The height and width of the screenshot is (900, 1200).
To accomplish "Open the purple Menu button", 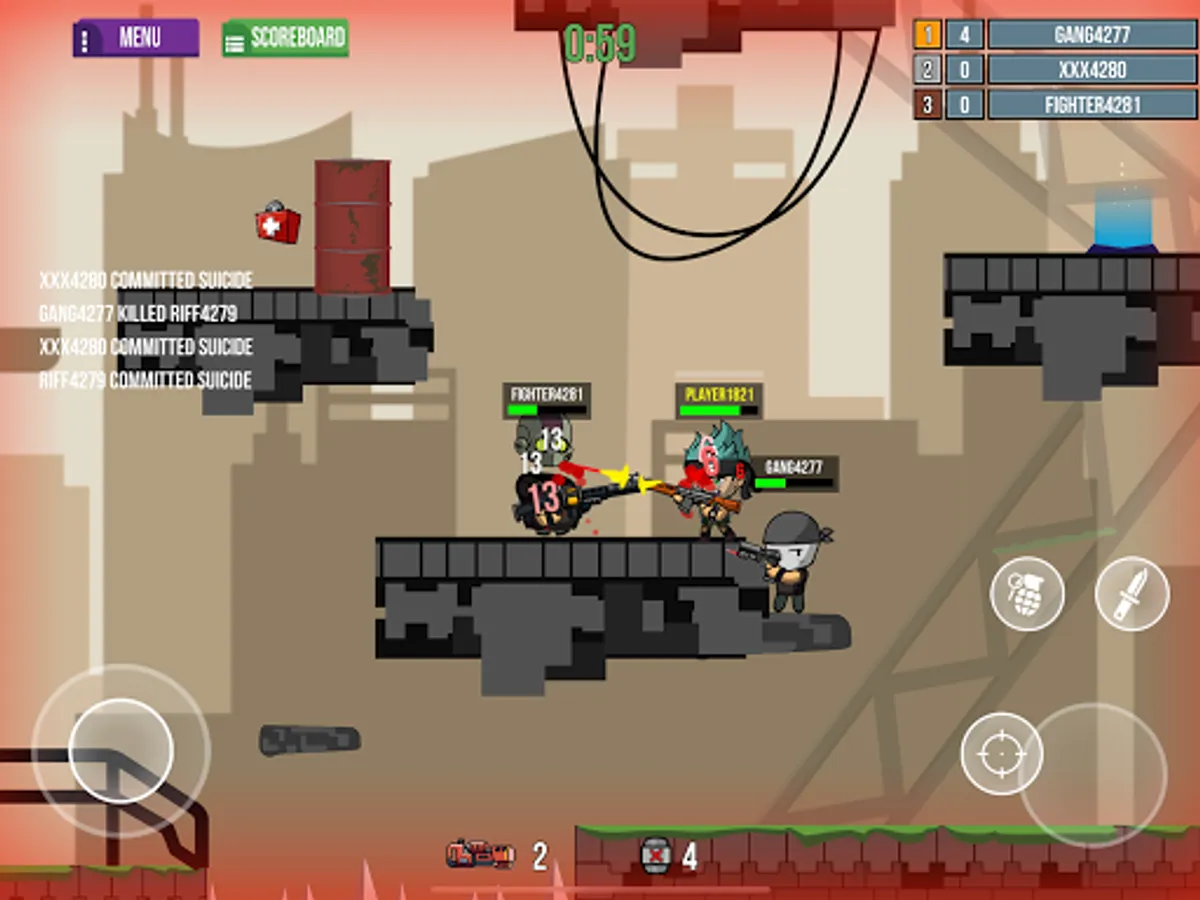I will [136, 38].
